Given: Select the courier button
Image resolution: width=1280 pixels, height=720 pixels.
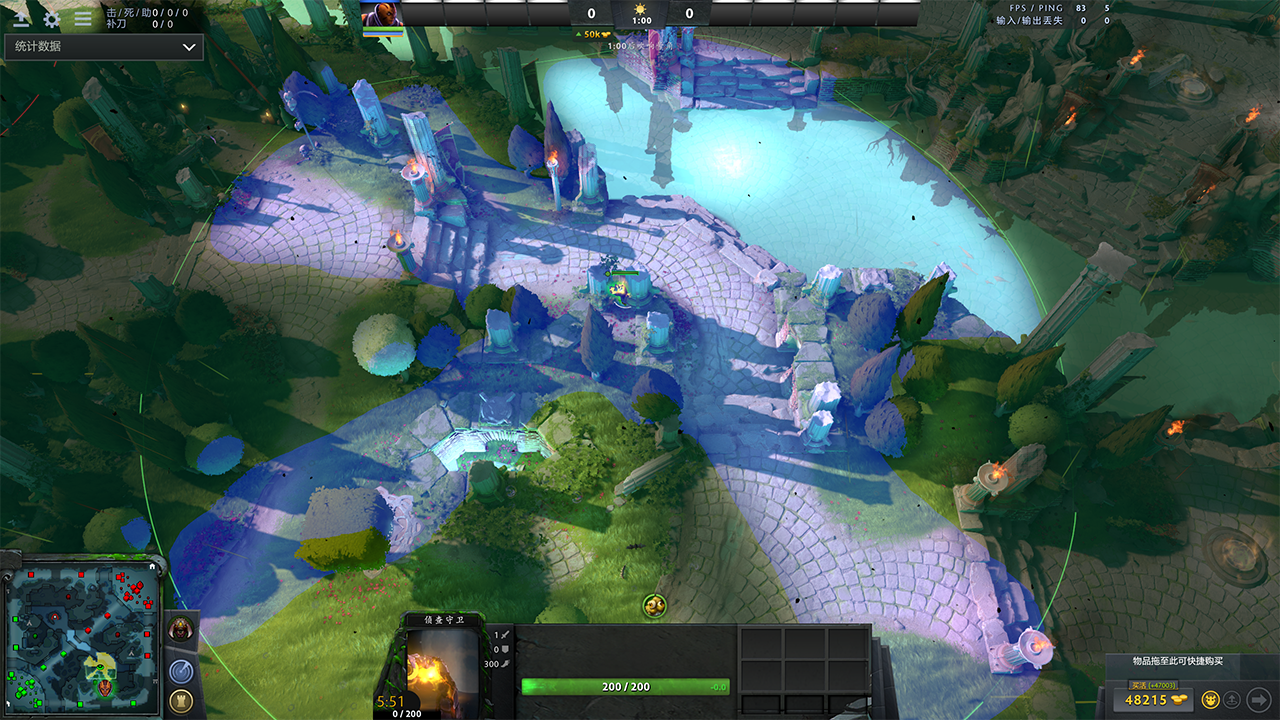Looking at the screenshot, I should point(1209,699).
